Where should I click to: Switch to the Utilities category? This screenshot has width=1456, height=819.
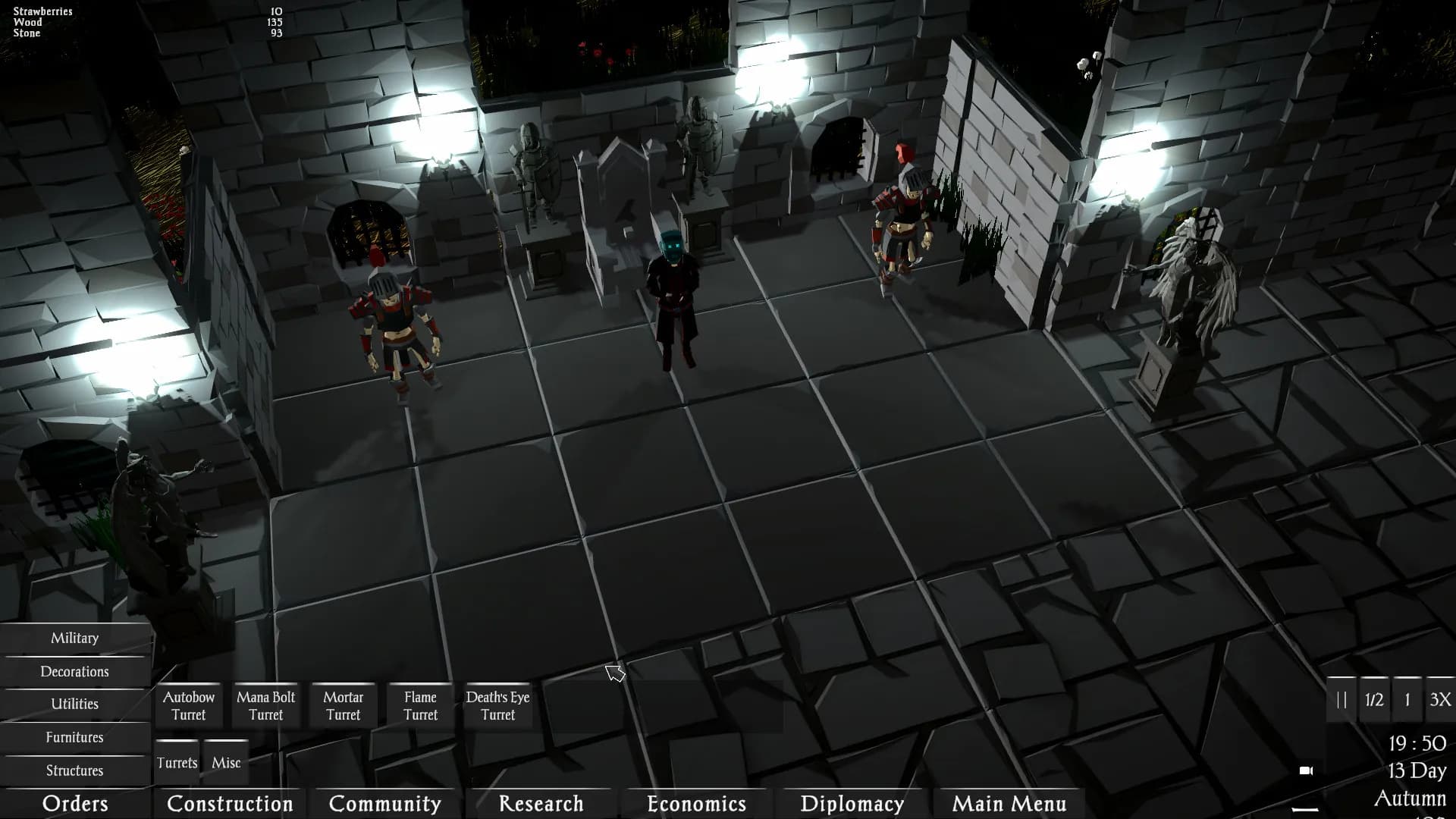click(74, 704)
